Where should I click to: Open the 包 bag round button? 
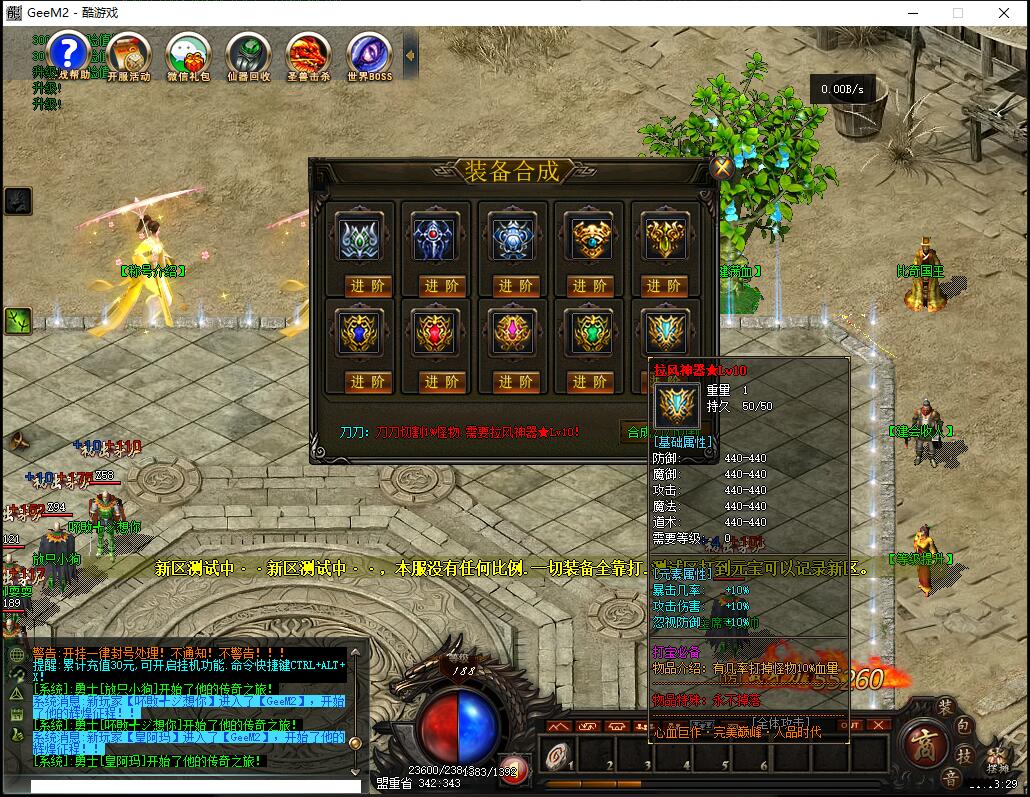click(965, 727)
